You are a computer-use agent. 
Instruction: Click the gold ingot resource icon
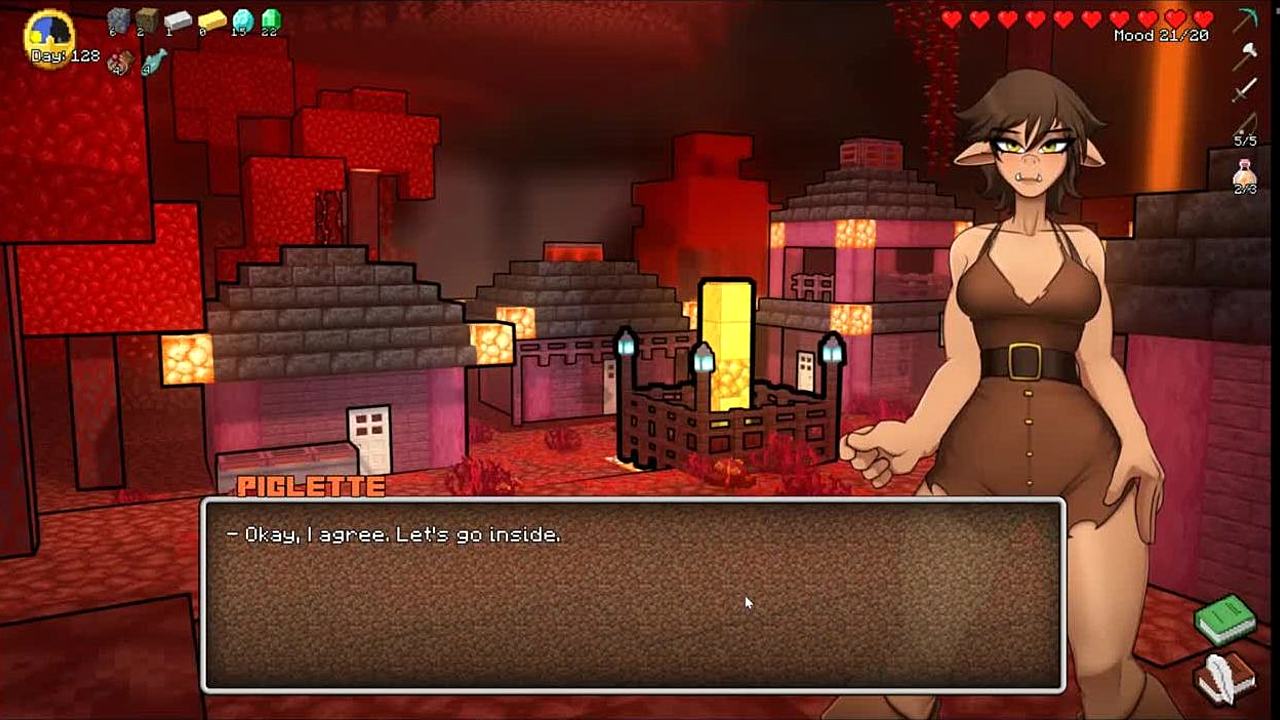pos(211,20)
